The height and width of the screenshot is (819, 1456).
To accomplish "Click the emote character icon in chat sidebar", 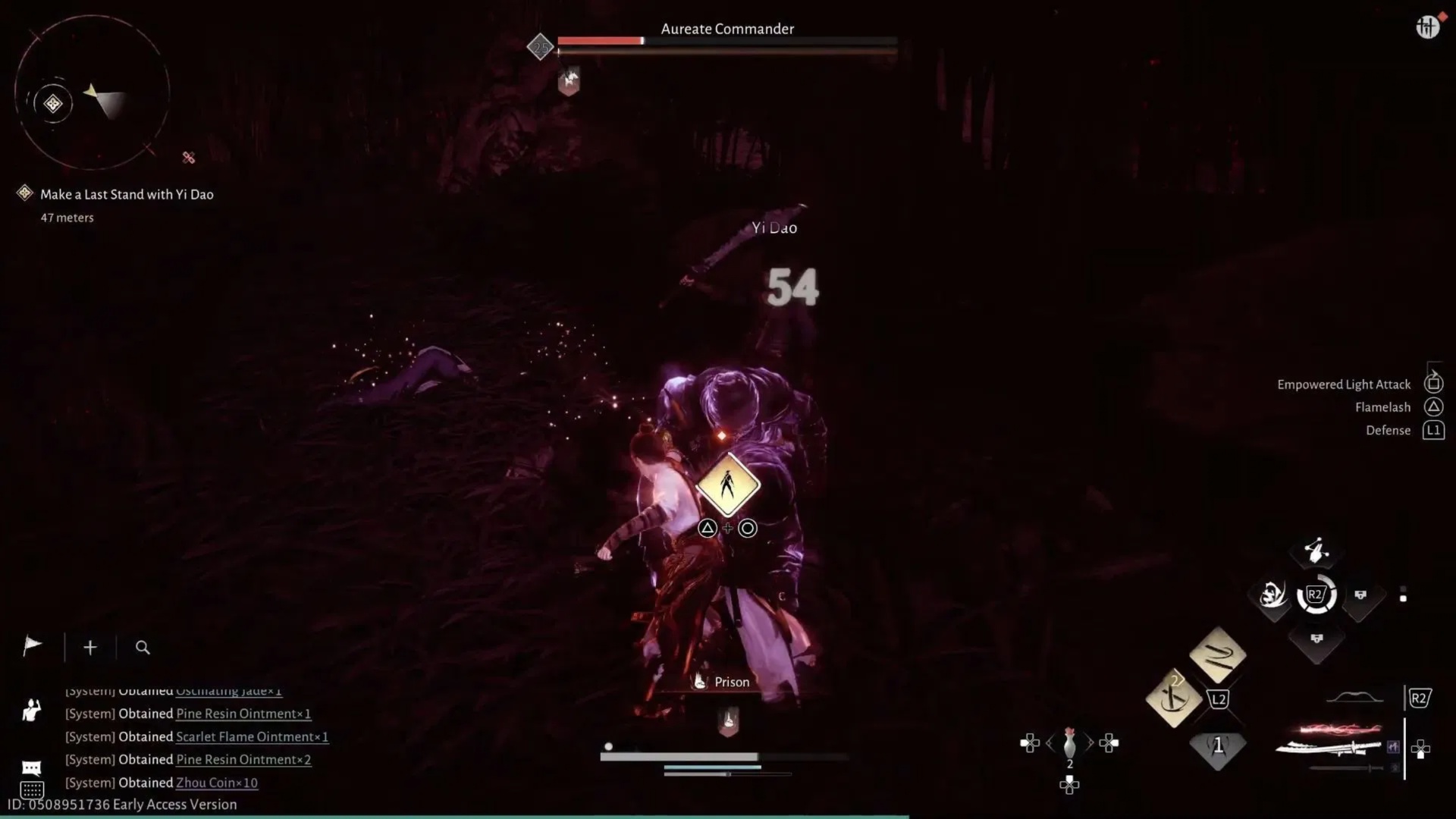I will (x=32, y=711).
